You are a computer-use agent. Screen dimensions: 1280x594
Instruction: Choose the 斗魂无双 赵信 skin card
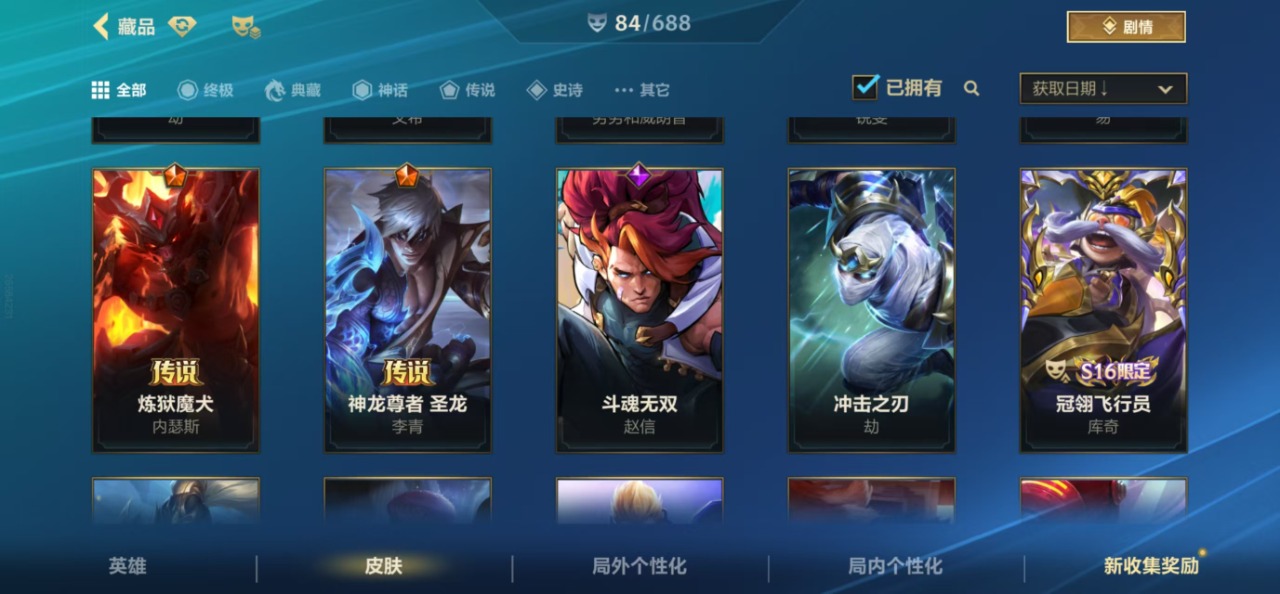640,310
